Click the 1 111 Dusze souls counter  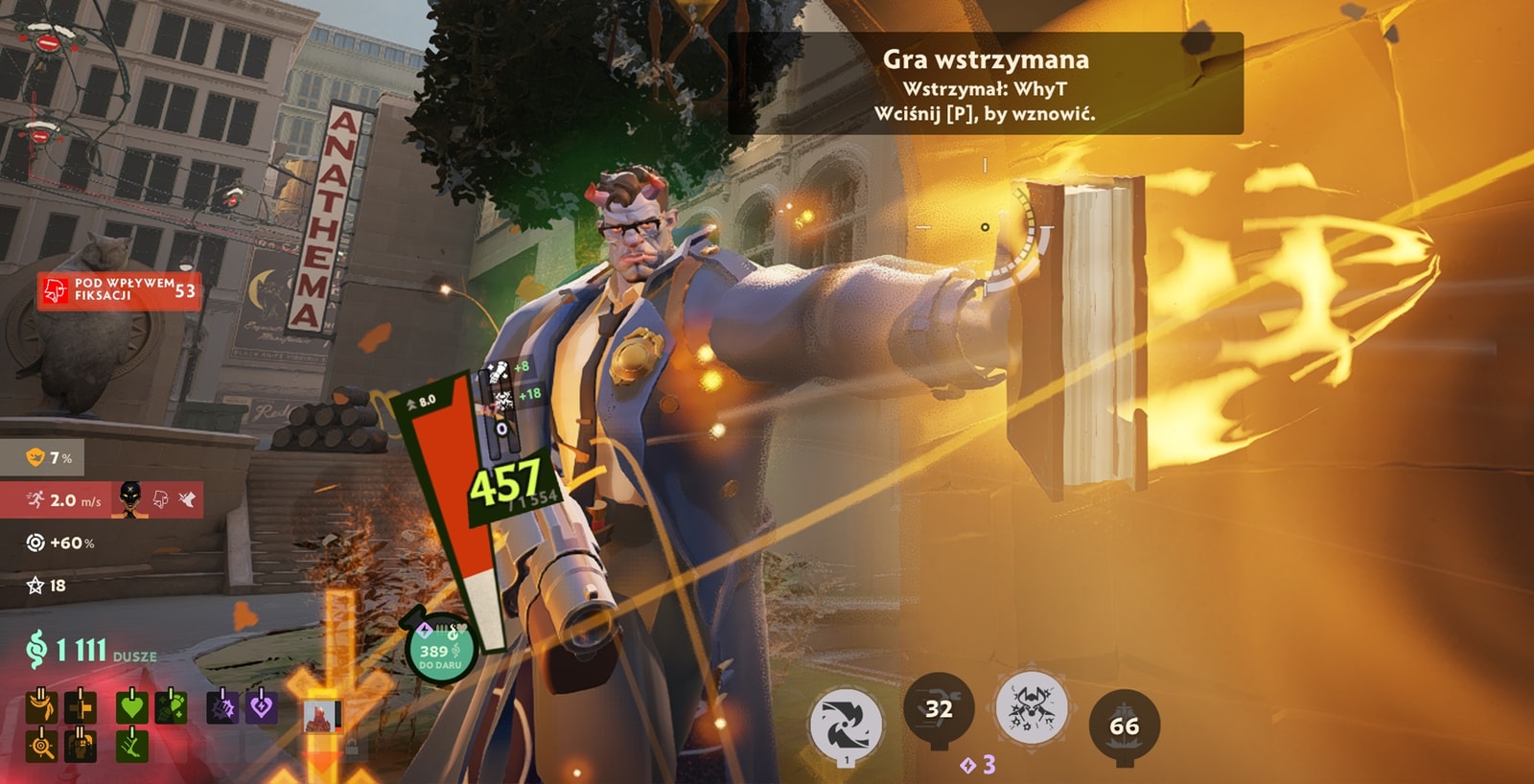[91, 651]
